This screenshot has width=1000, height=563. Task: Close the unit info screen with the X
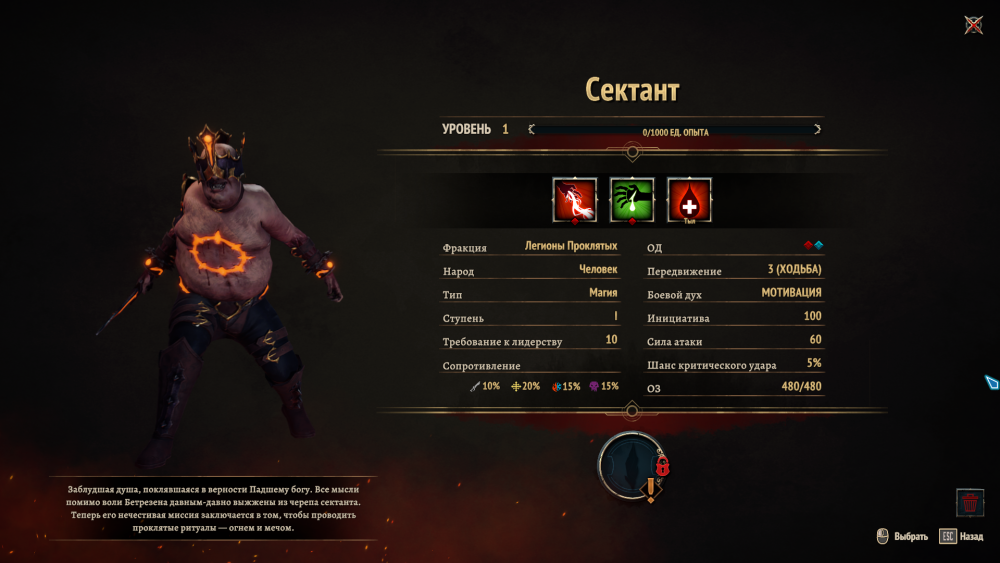[973, 25]
